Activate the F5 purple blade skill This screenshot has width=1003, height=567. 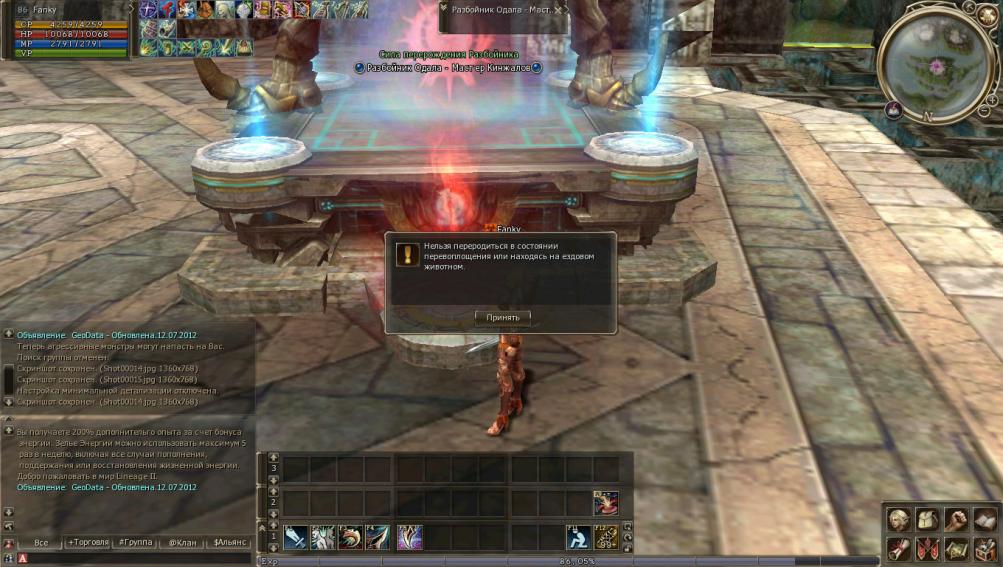(409, 538)
